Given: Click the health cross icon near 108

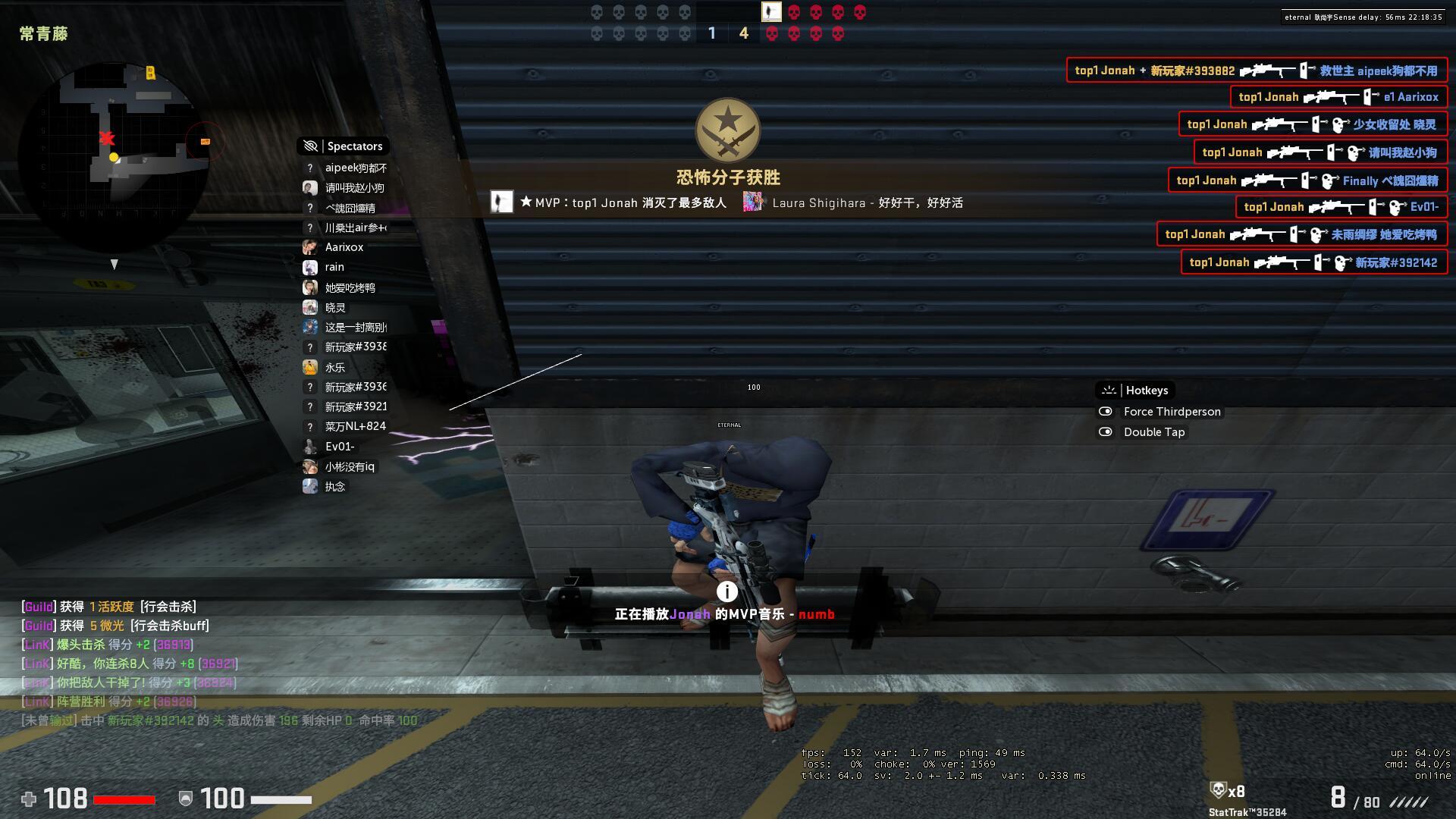Looking at the screenshot, I should [x=28, y=799].
